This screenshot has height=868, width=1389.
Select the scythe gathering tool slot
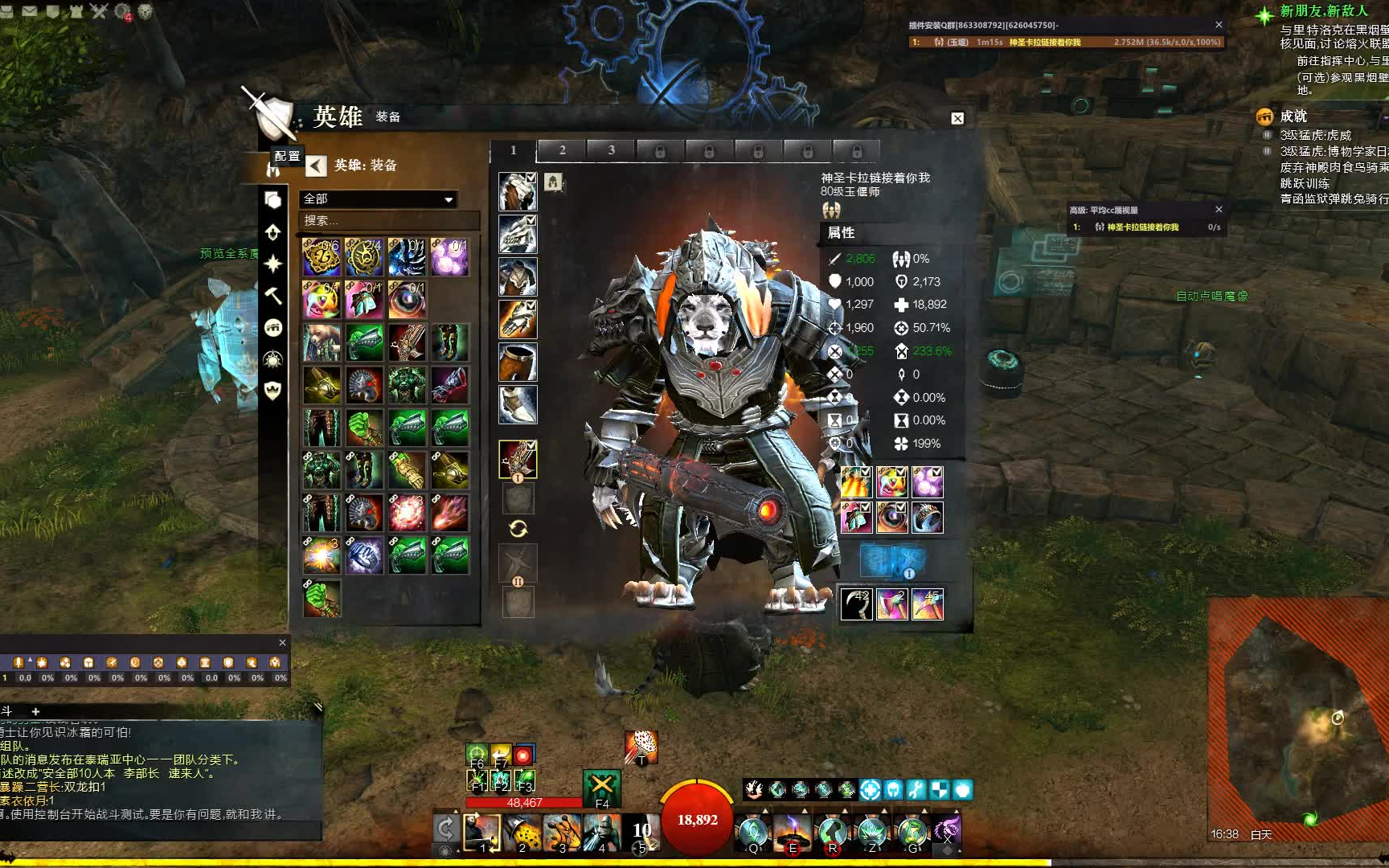click(856, 604)
